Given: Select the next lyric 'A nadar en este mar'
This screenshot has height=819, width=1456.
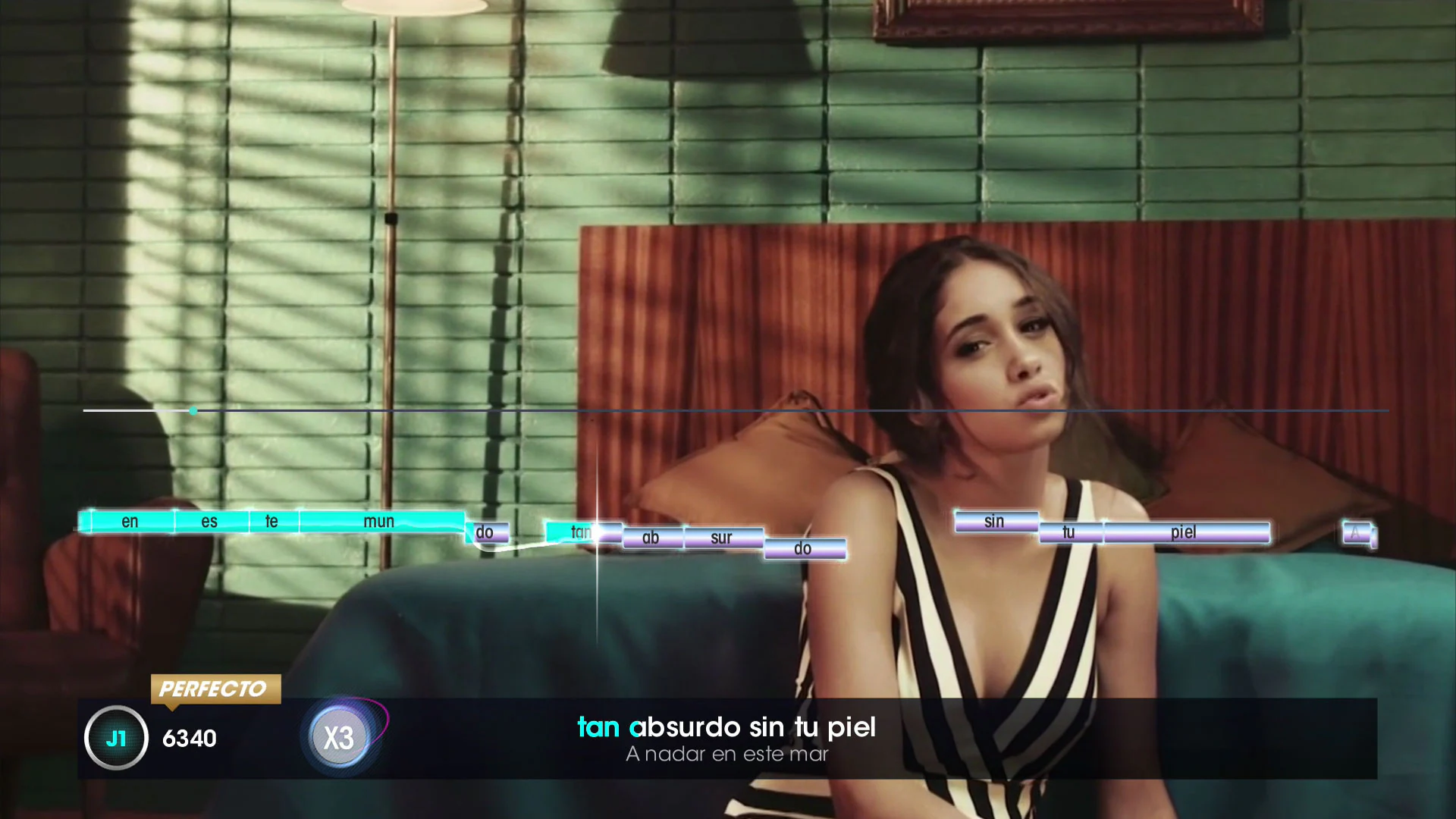Looking at the screenshot, I should click(726, 754).
